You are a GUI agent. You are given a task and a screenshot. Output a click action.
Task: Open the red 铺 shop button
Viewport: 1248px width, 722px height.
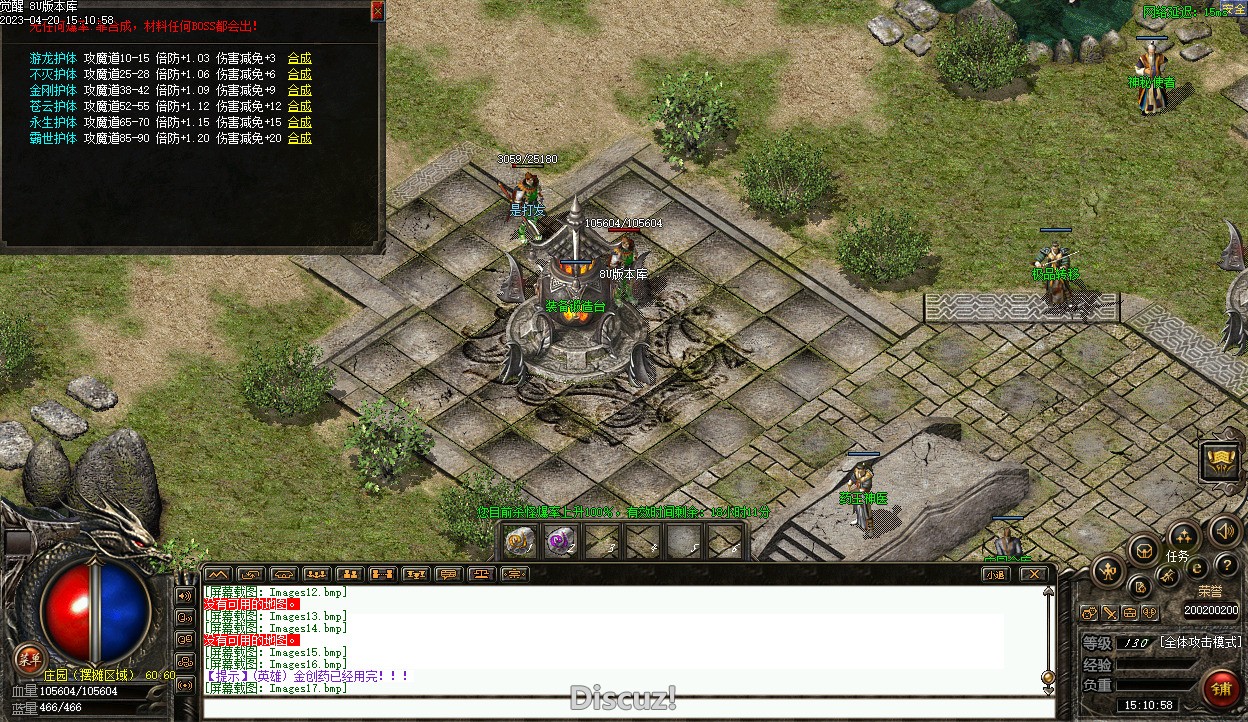[1220, 689]
